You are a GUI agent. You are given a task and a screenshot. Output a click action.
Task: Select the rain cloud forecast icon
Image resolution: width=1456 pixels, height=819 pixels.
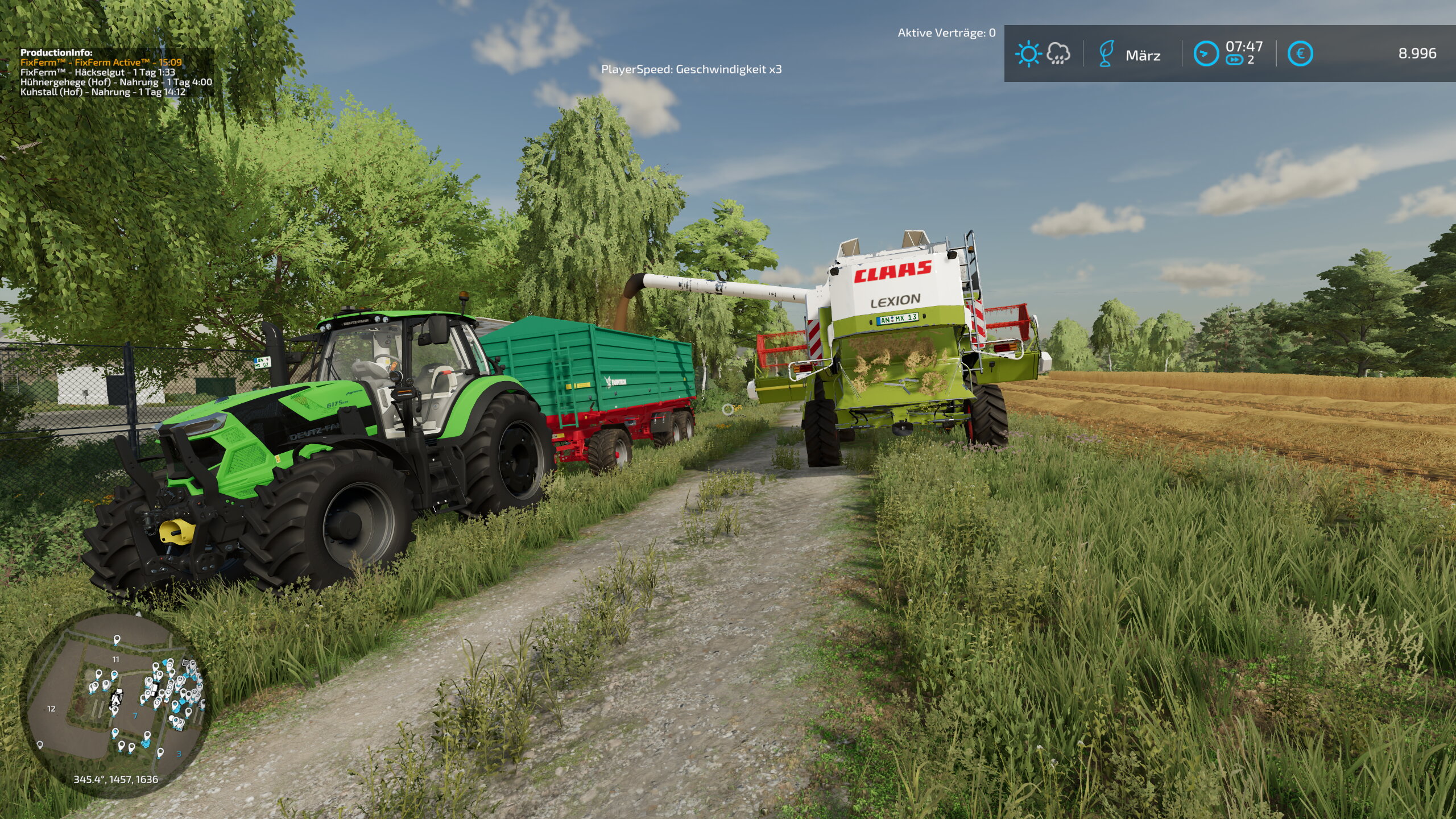[x=1058, y=54]
